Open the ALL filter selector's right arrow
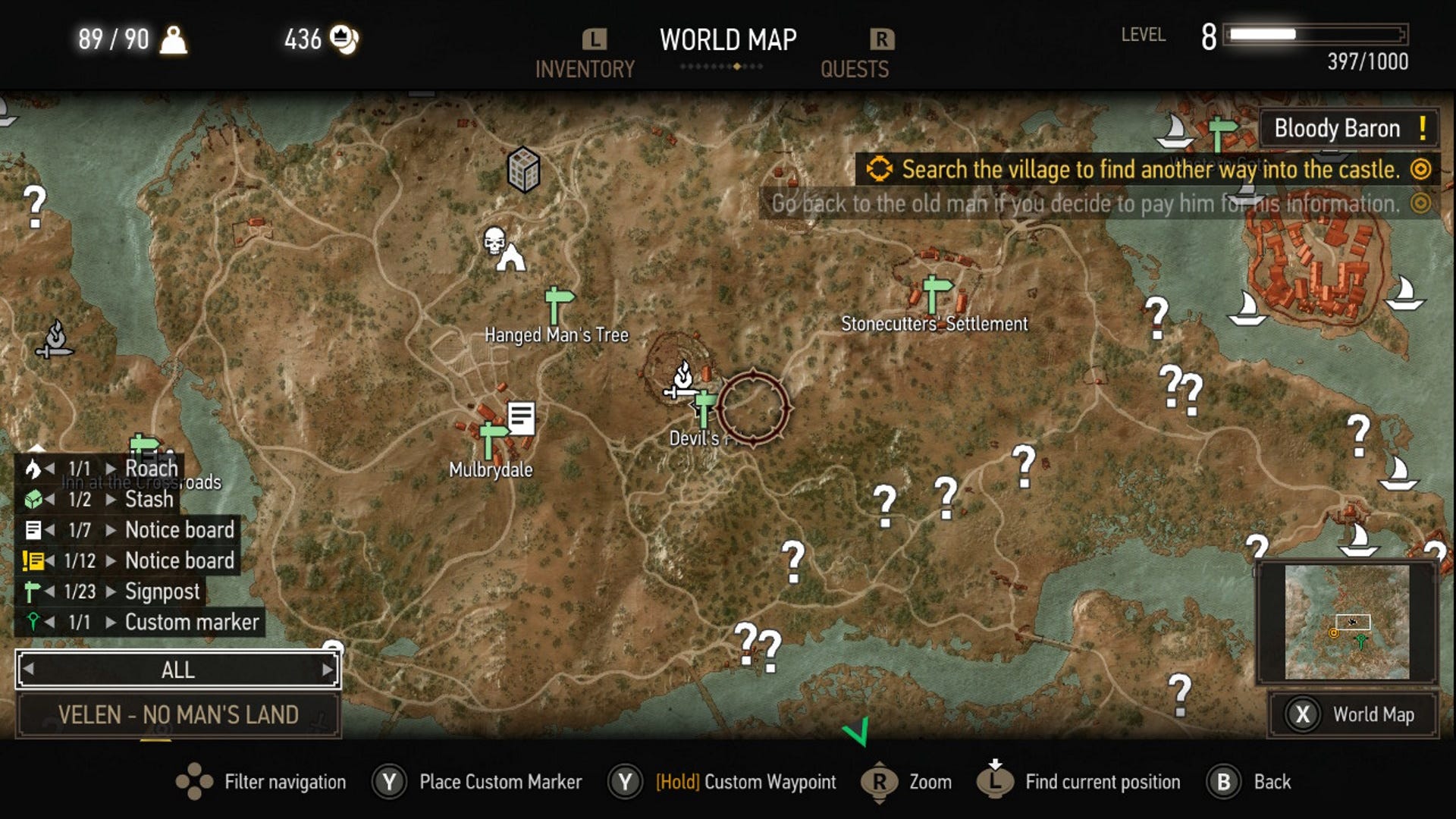1456x819 pixels. [328, 670]
